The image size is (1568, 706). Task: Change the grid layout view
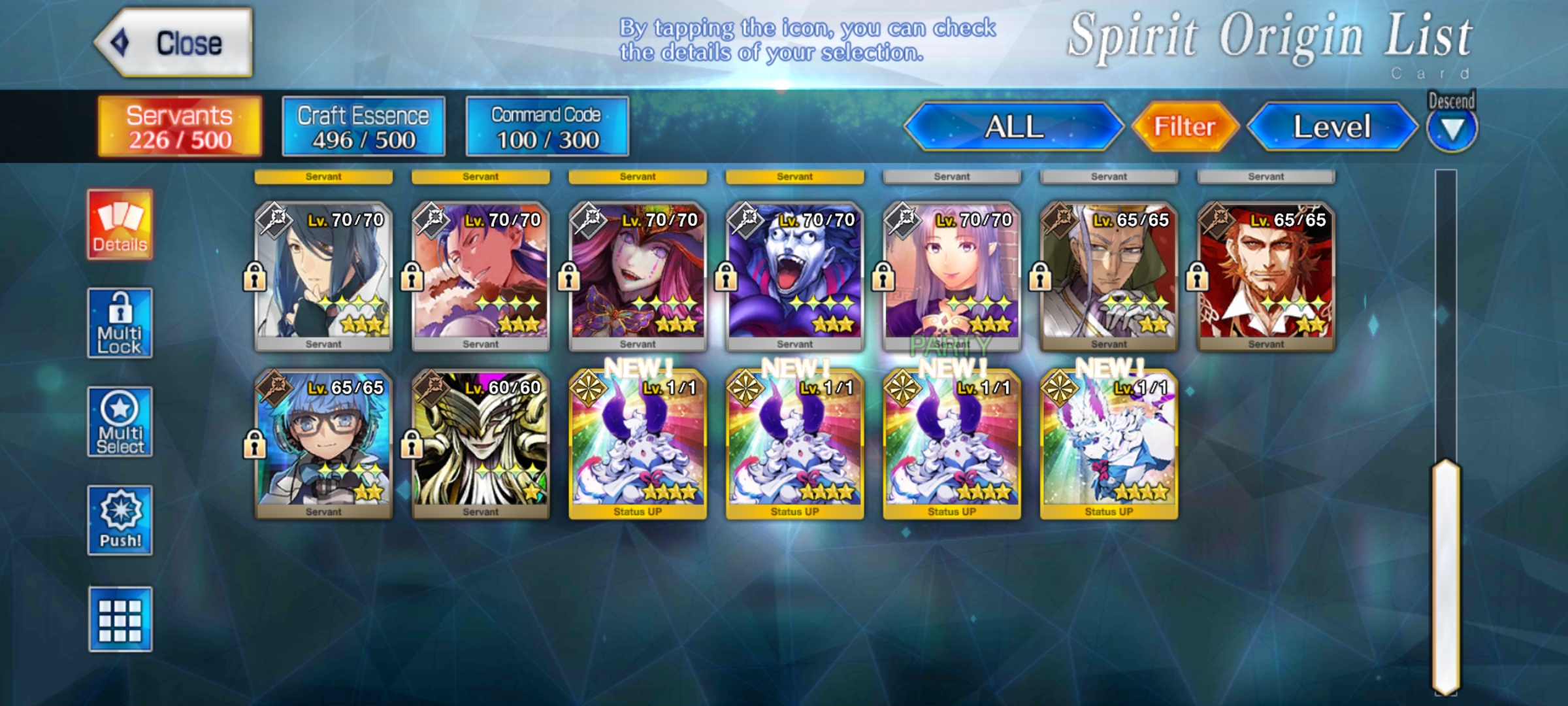(x=120, y=619)
